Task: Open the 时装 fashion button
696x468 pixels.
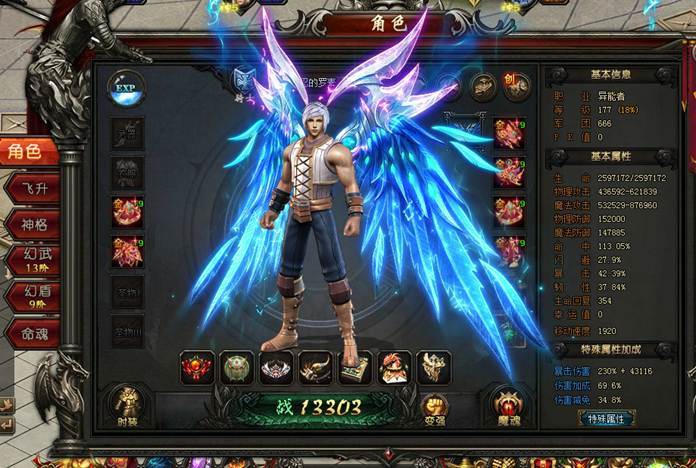Action: pos(127,404)
